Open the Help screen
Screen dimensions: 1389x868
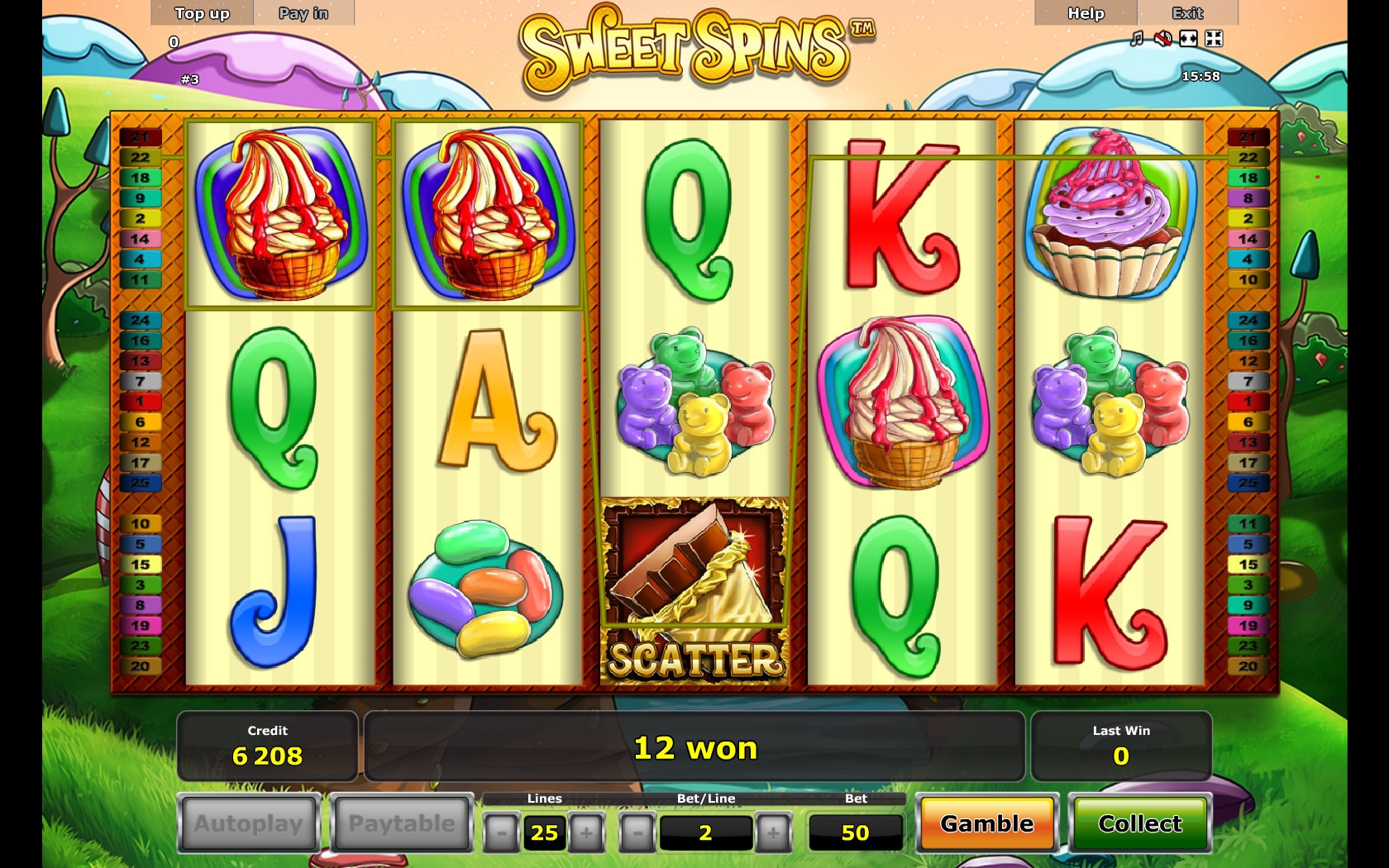coord(1086,13)
